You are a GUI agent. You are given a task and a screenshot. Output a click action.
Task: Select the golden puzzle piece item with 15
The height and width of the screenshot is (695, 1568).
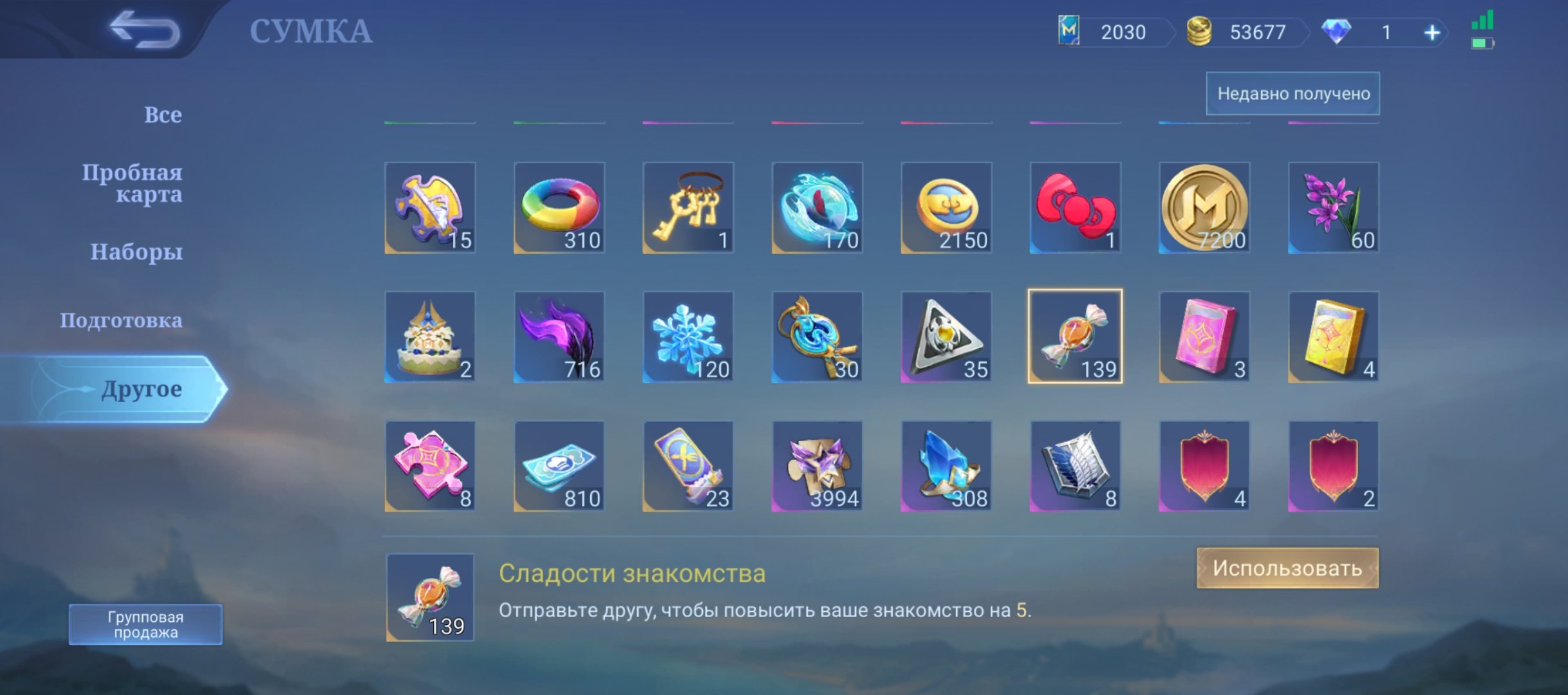(430, 208)
